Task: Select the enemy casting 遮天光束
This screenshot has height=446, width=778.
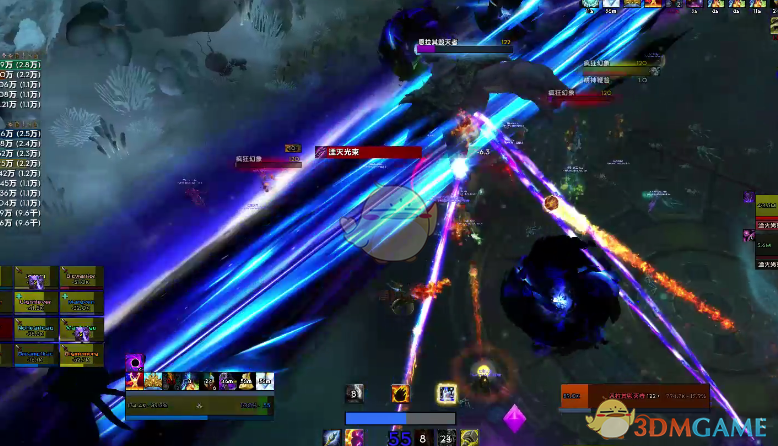Action: point(368,153)
